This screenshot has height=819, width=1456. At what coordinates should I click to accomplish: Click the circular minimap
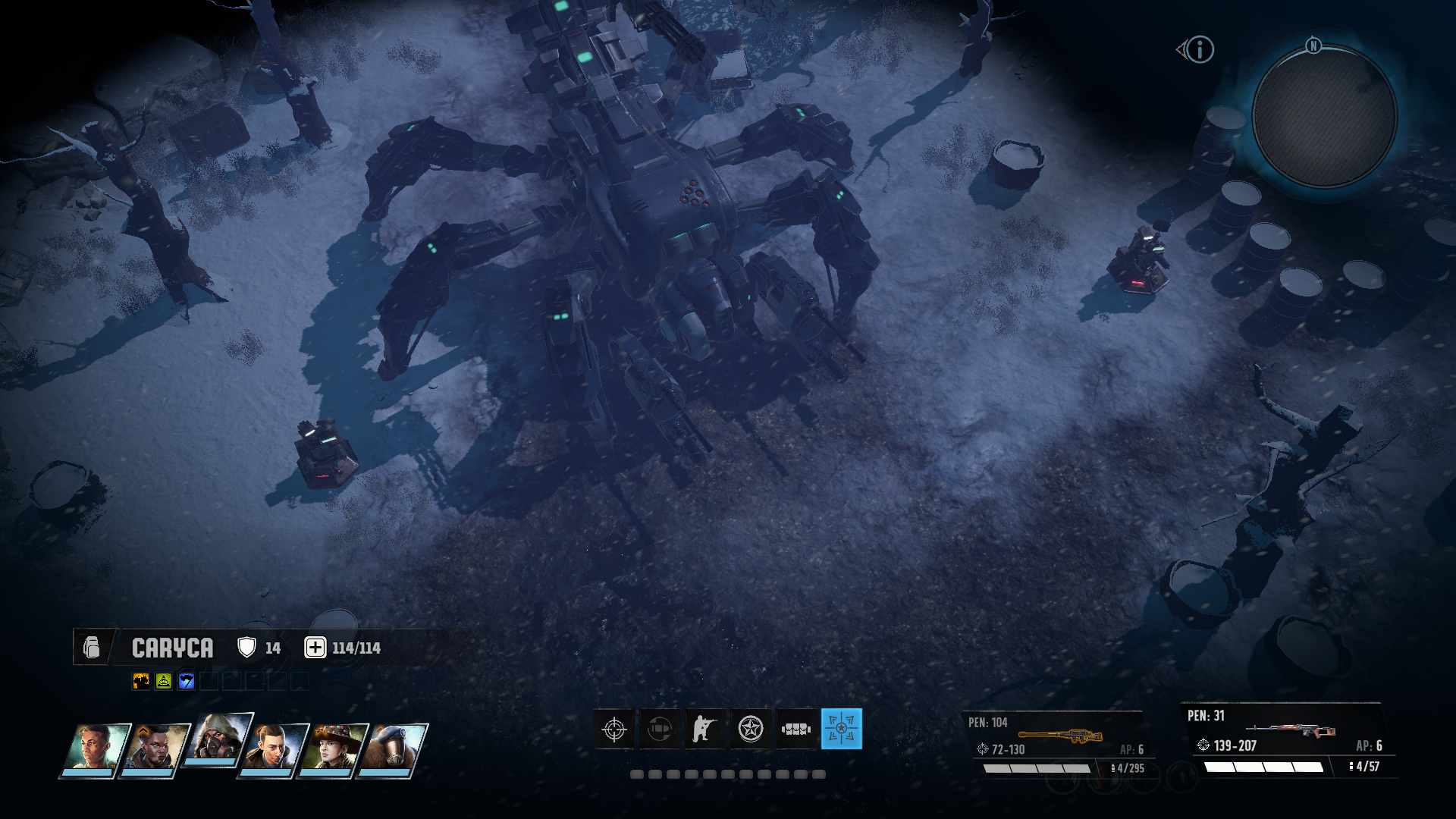tap(1324, 116)
